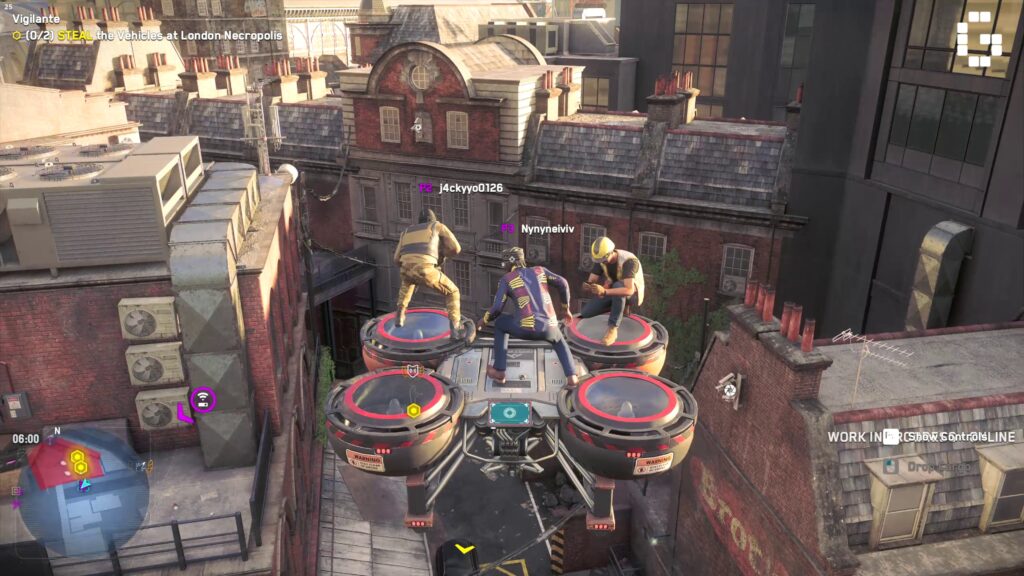Click the yellow hexagon objective marker on the drone
The image size is (1024, 576).
pyautogui.click(x=413, y=410)
